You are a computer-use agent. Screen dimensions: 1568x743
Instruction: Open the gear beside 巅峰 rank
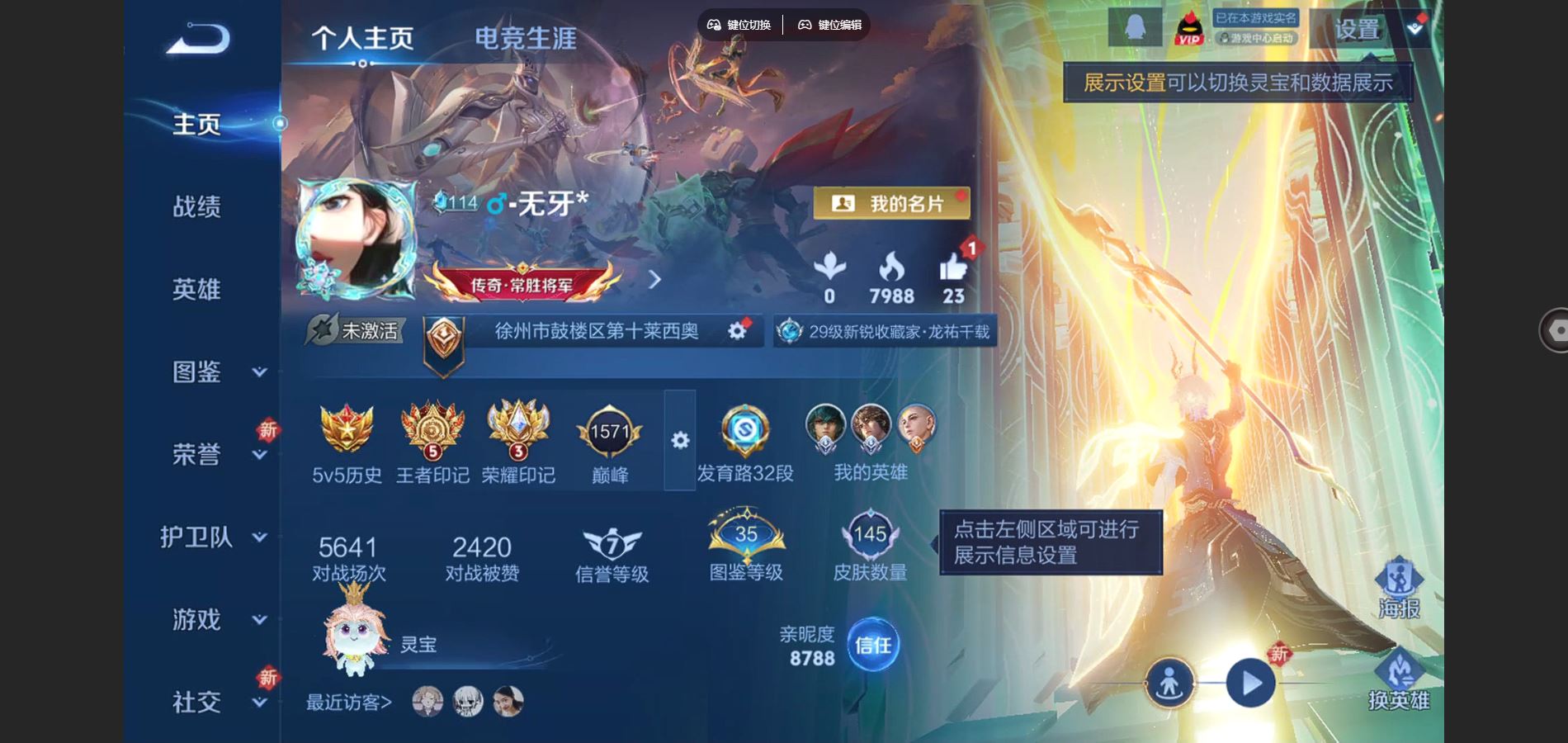(678, 440)
